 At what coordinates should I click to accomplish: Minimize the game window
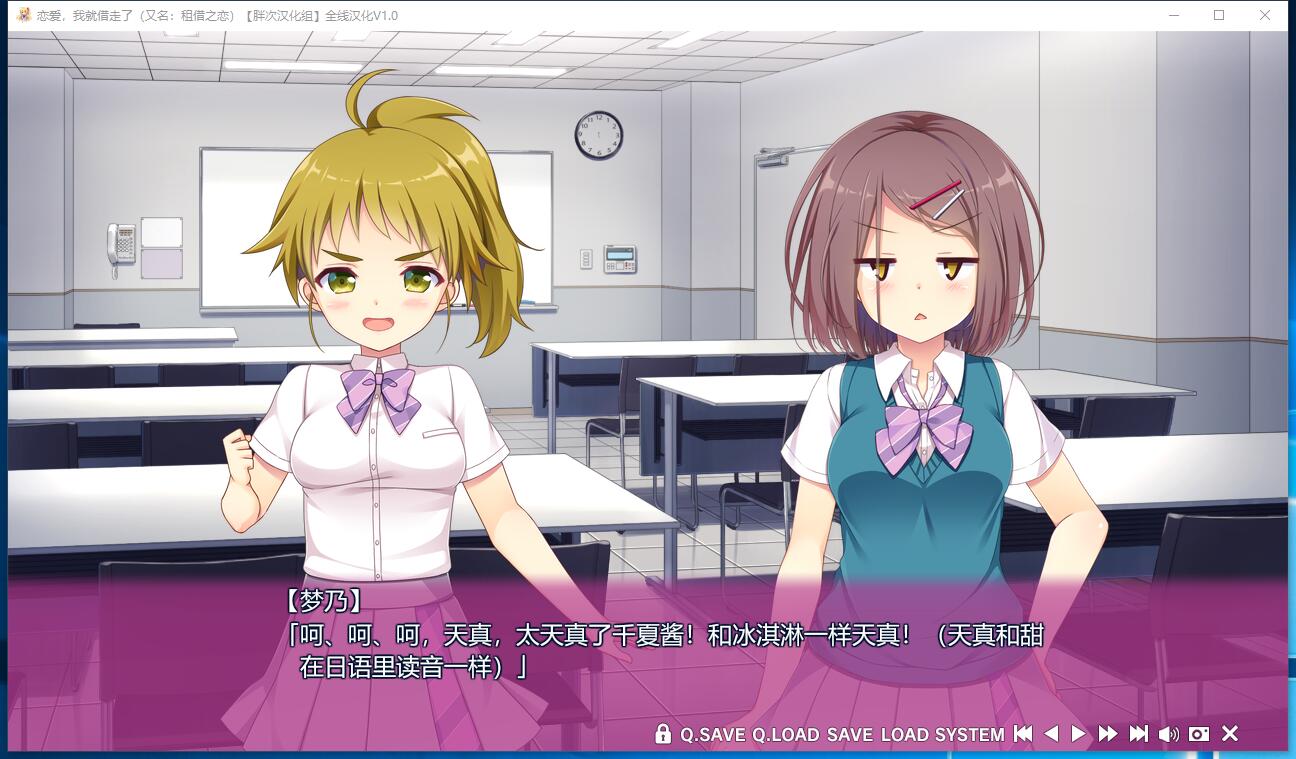point(1174,15)
